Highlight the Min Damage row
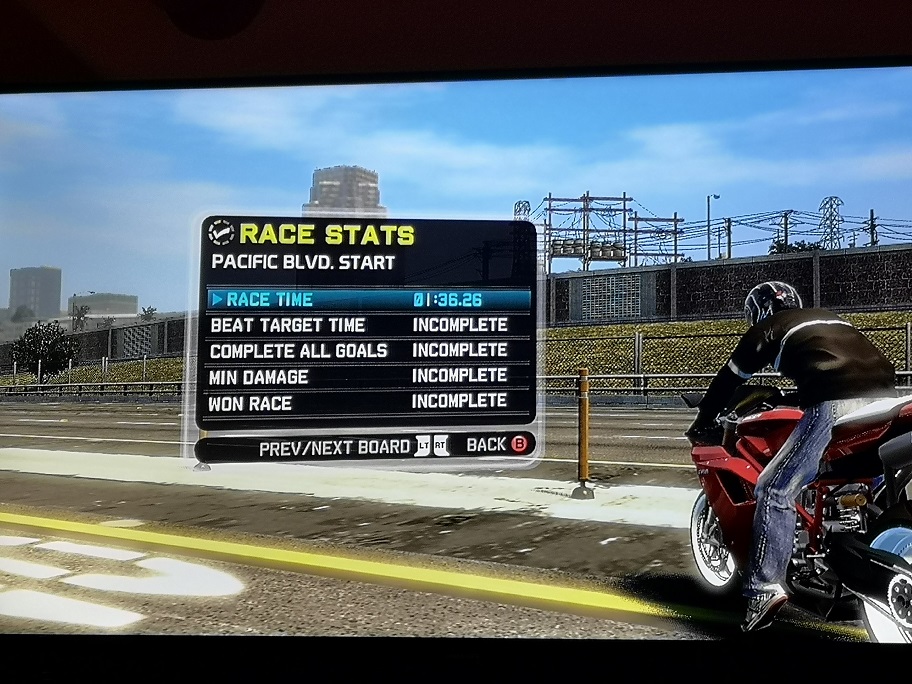 (368, 376)
